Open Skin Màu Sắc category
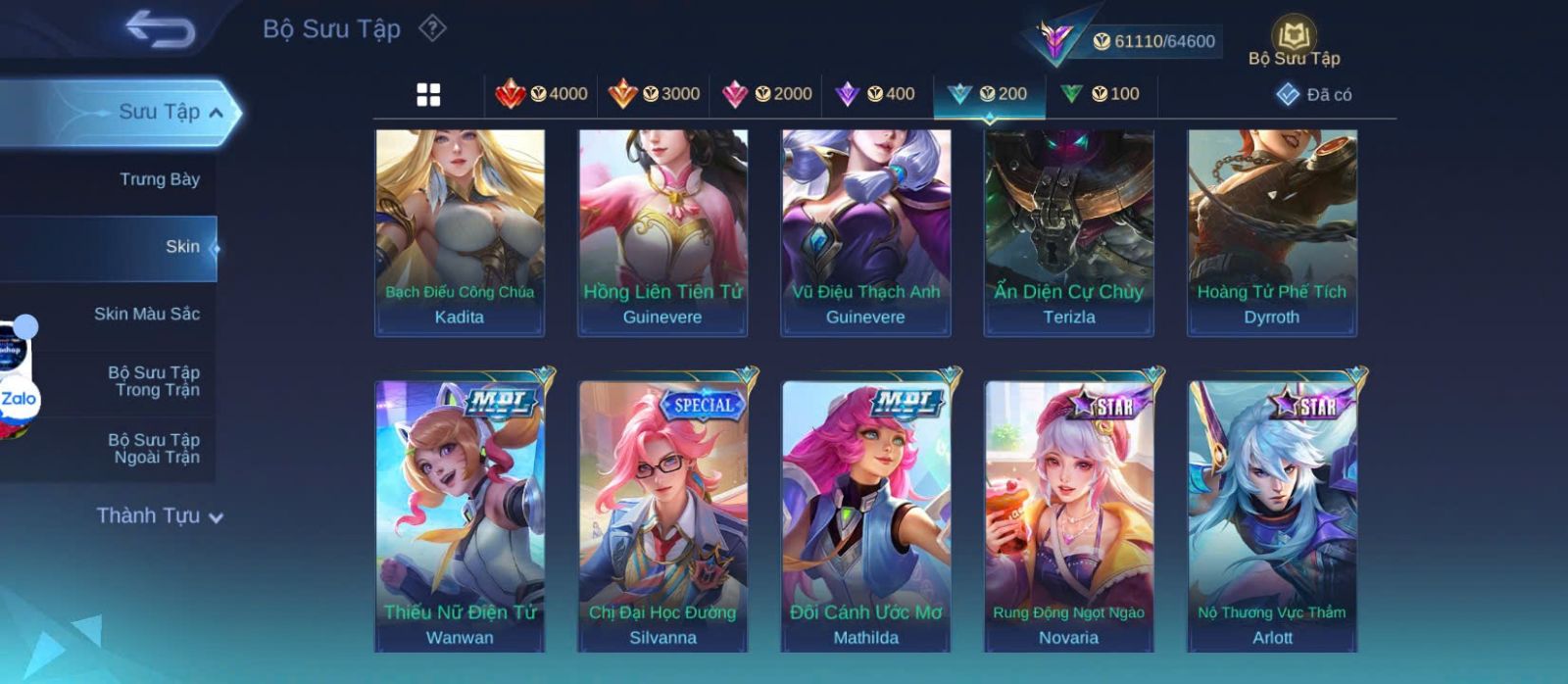Screen dimensions: 1568x684 (147, 314)
